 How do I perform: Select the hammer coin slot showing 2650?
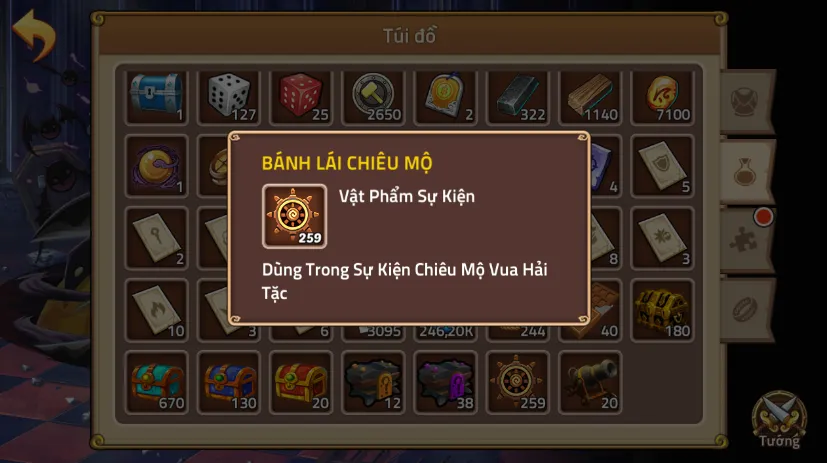tap(374, 96)
